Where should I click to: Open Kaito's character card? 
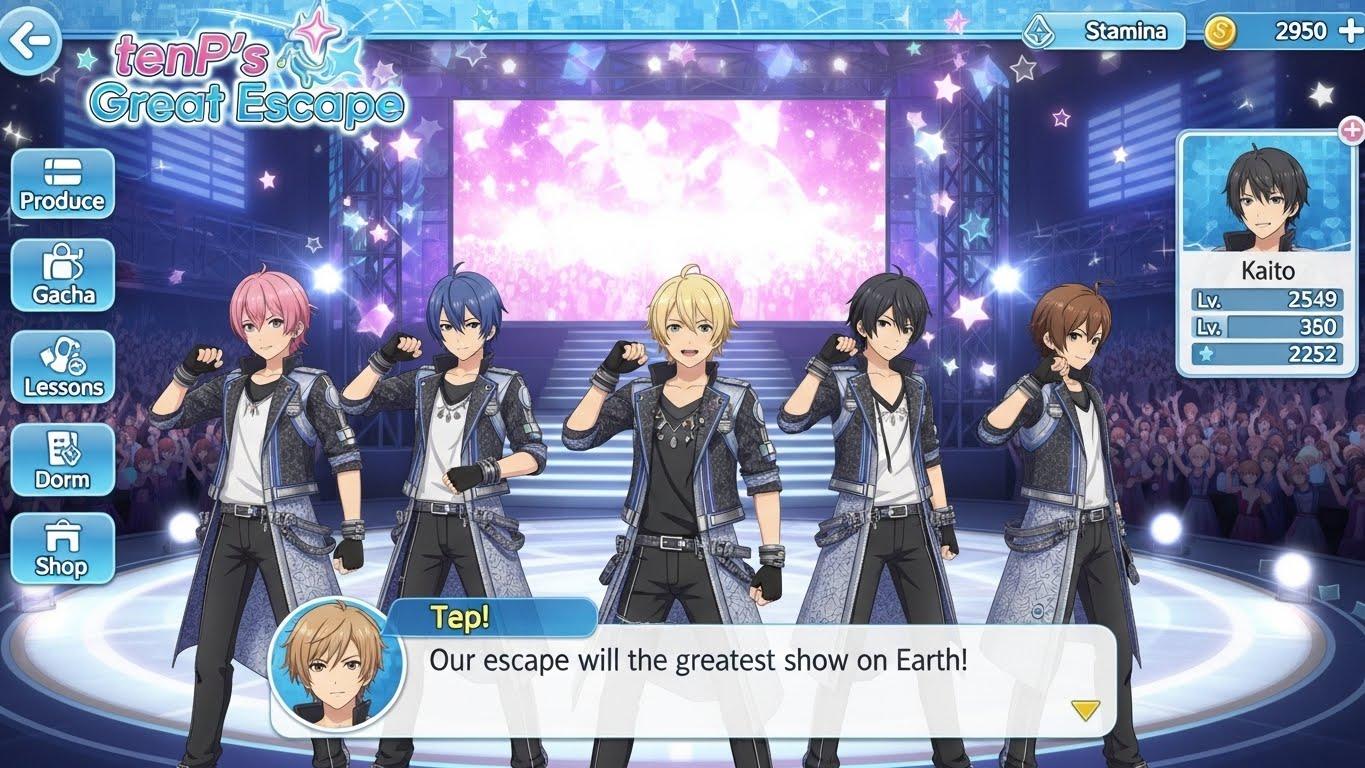point(1267,255)
